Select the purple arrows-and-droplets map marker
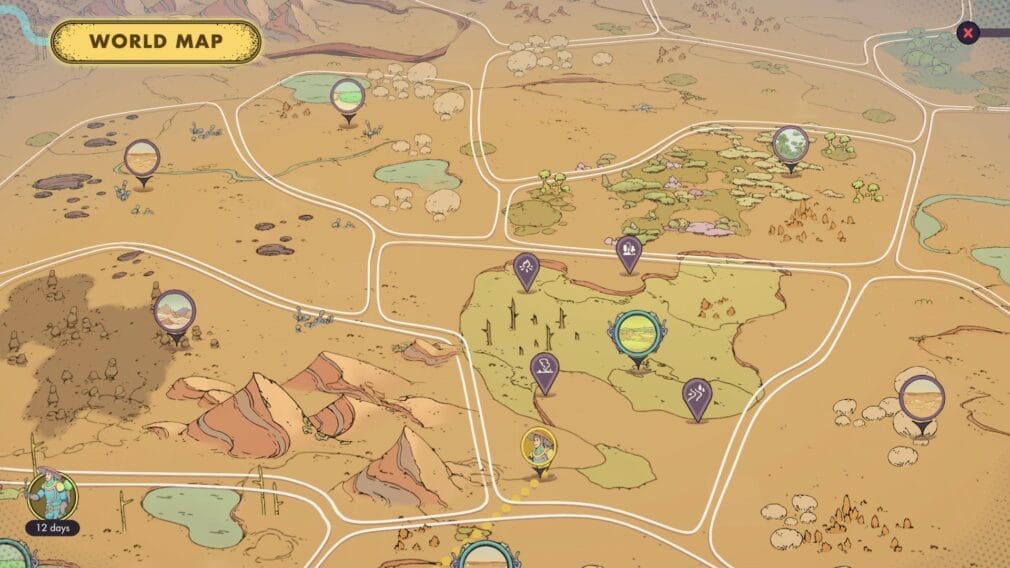The width and height of the screenshot is (1010, 568). point(696,395)
